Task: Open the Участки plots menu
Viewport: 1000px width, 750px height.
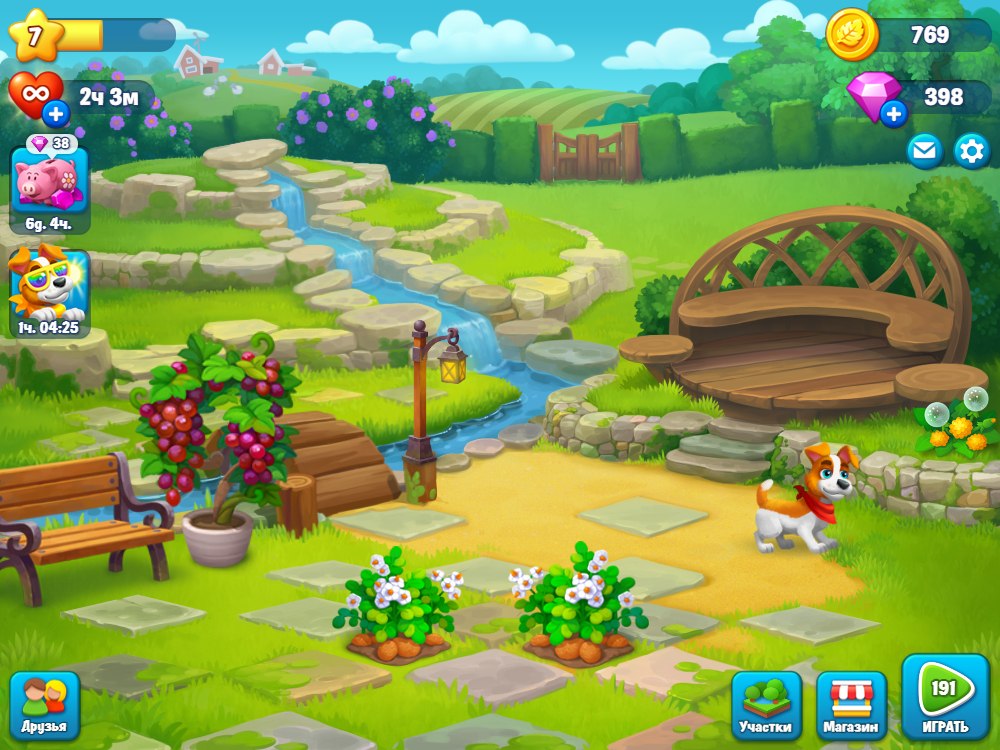Action: pos(766,706)
